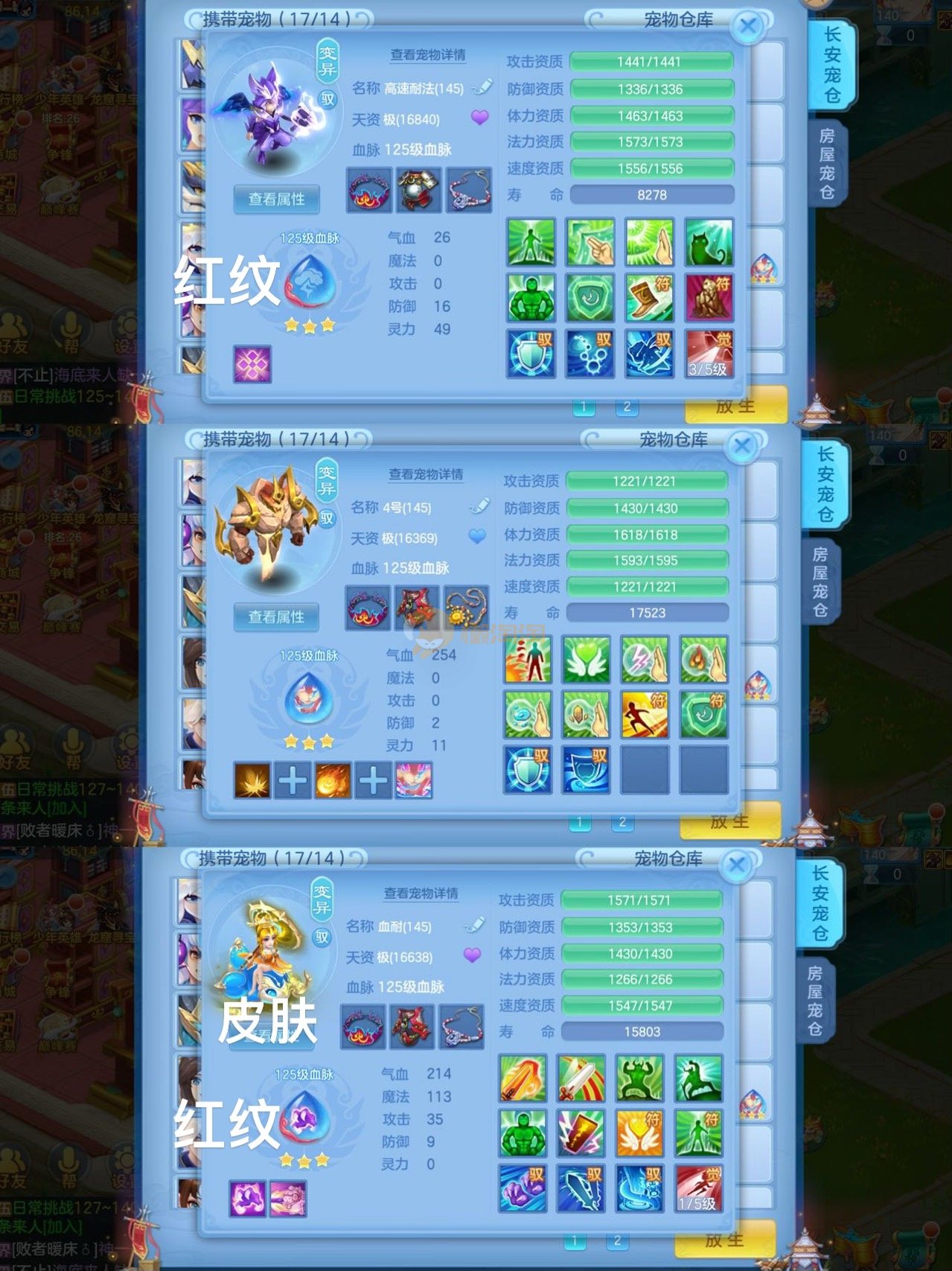The image size is (952, 1271).
Task: Tap the purple heart beside 极(16840)
Action: pos(480,118)
